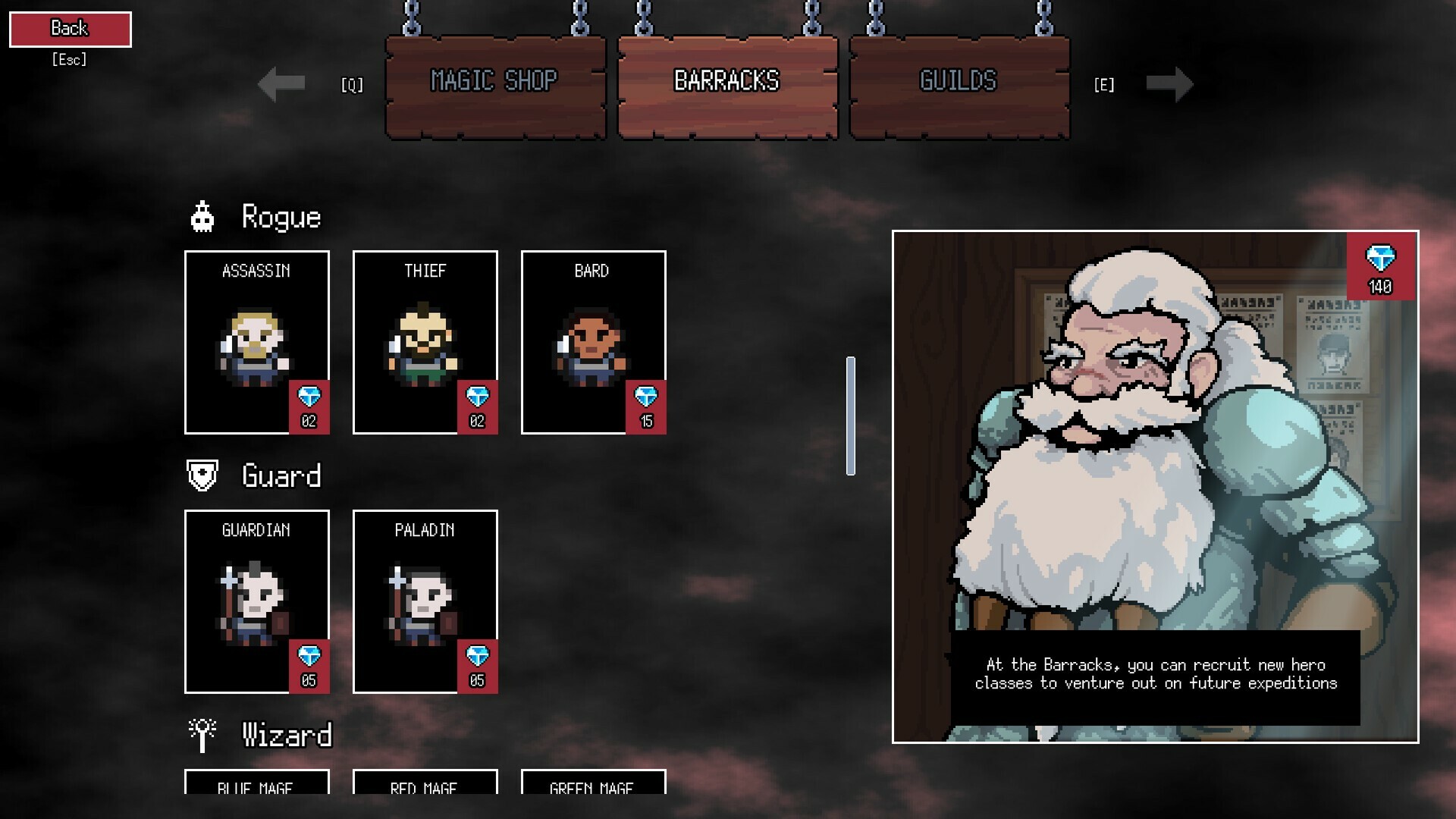Screen dimensions: 1456x819
Task: Click the Back button
Action: (x=69, y=28)
